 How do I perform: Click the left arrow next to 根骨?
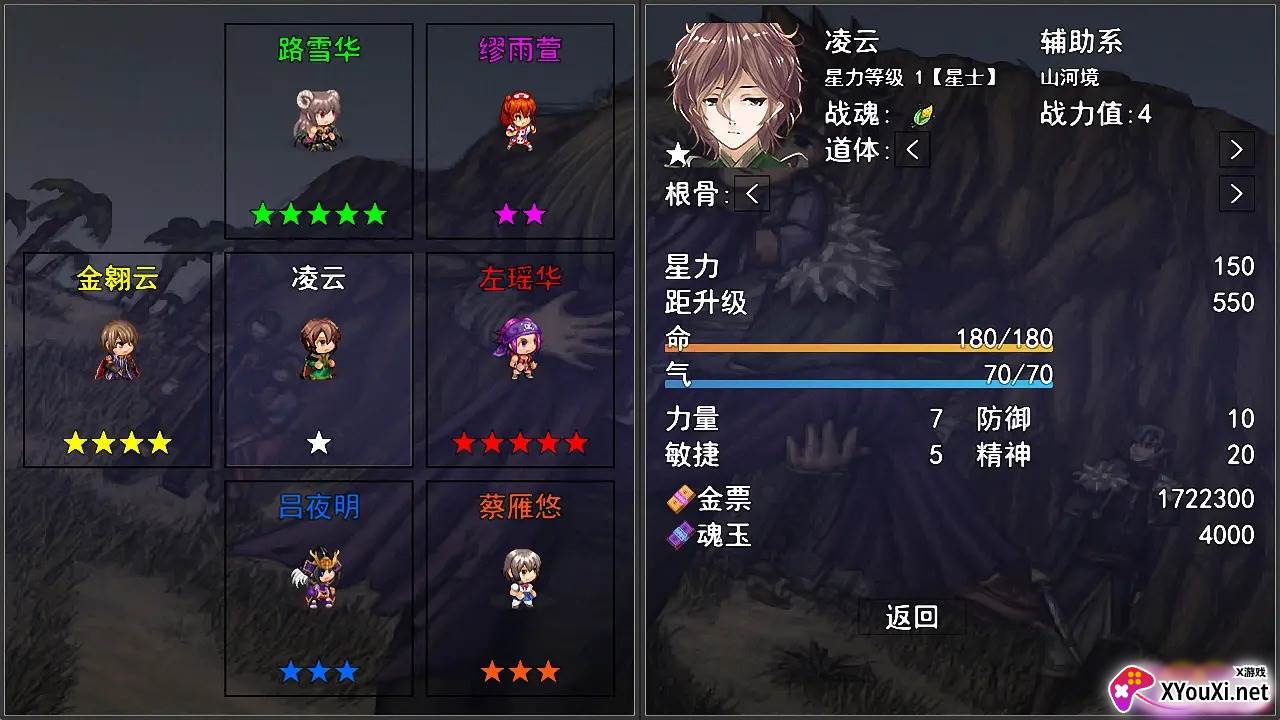click(x=750, y=195)
